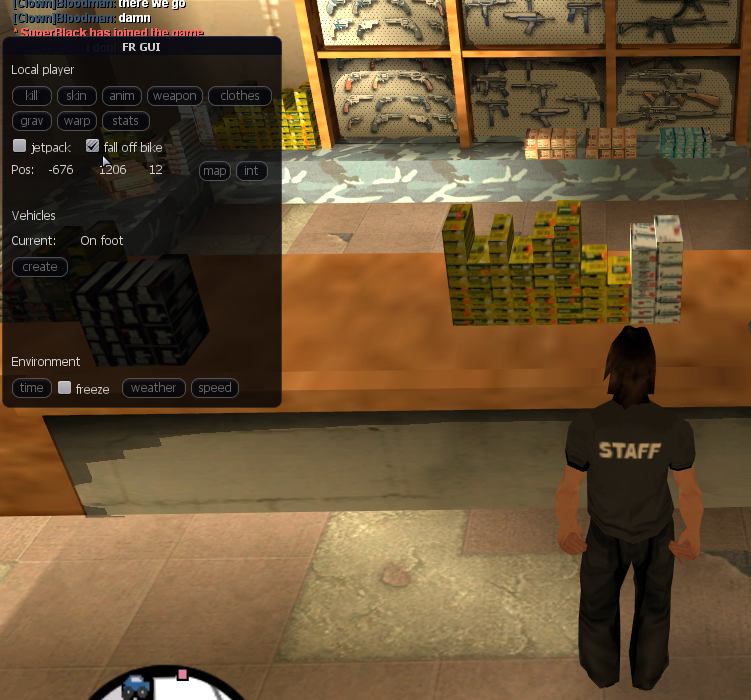Screen dimensions: 751x700
Task: Click the grav button
Action: 32,121
